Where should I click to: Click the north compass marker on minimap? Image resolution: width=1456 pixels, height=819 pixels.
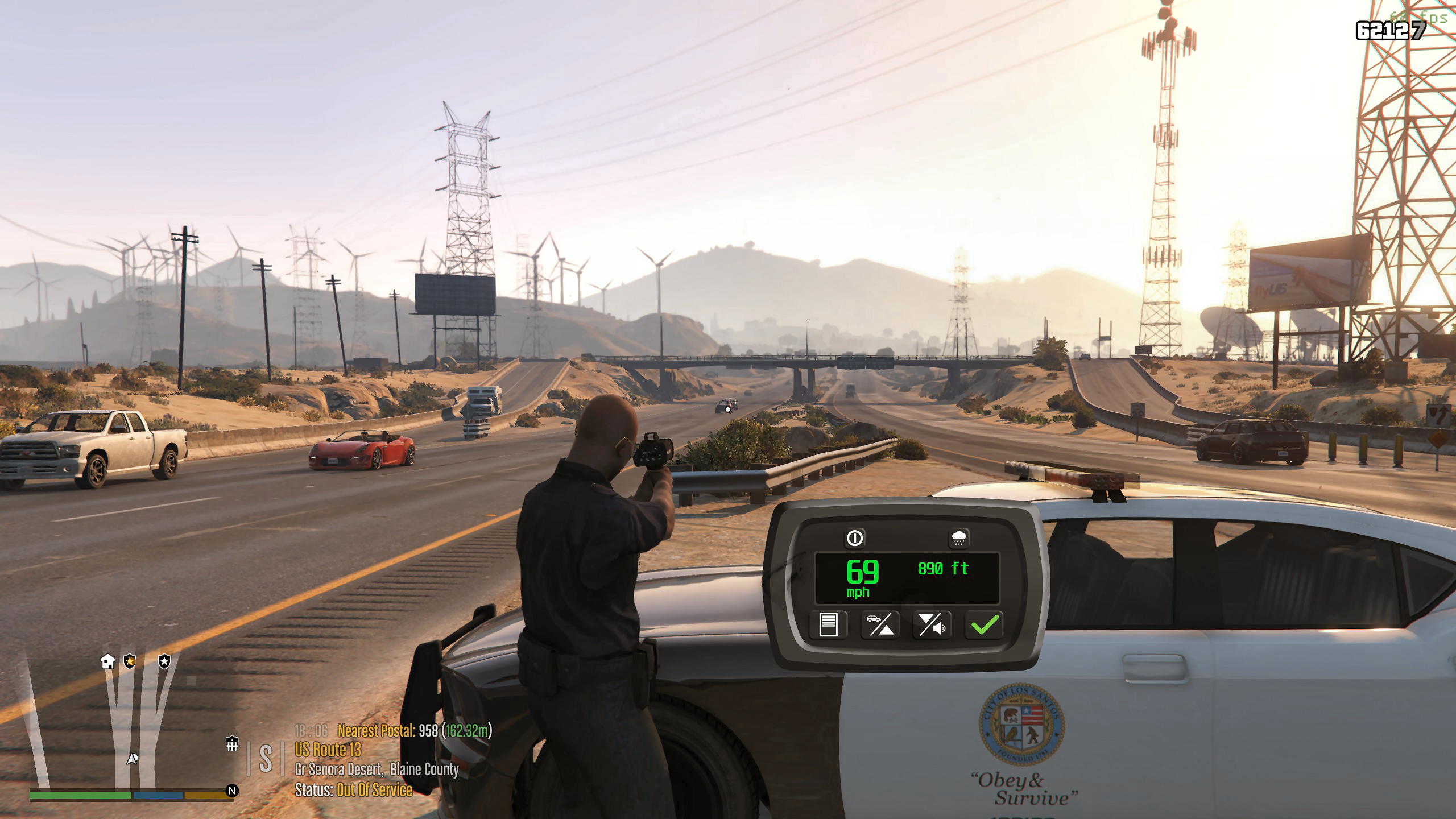pyautogui.click(x=231, y=791)
